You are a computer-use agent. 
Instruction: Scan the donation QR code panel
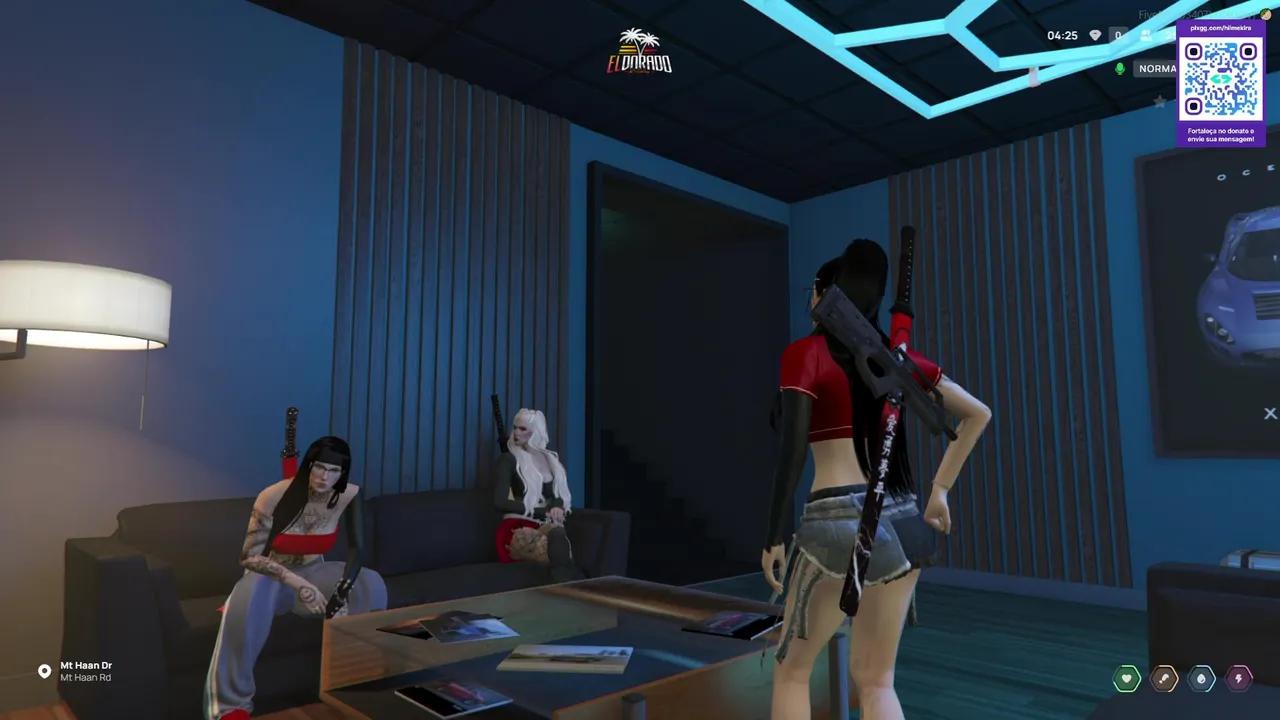1221,80
